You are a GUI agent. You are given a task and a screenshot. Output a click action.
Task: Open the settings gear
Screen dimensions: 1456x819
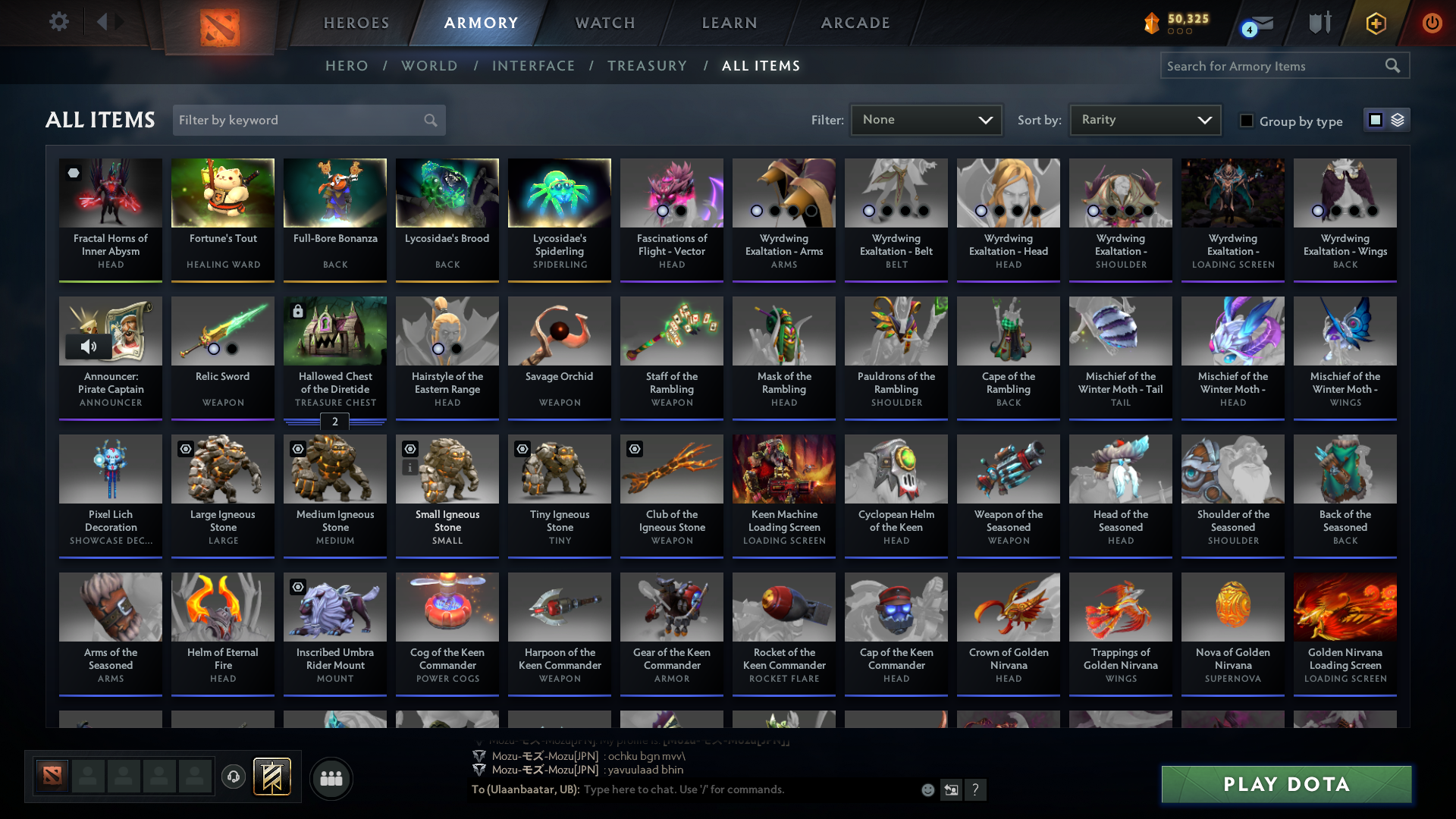(x=58, y=22)
